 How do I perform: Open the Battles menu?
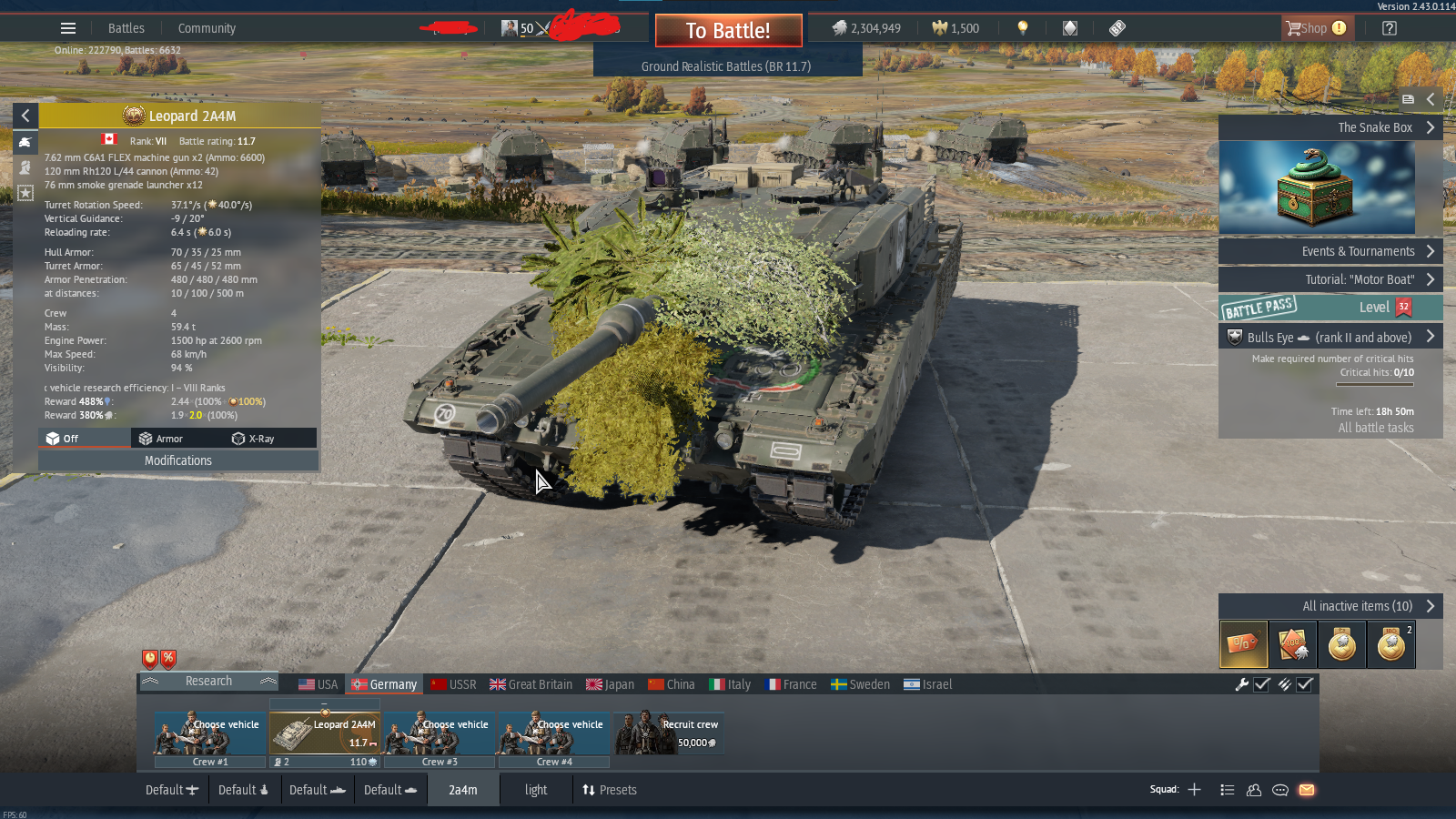126,28
